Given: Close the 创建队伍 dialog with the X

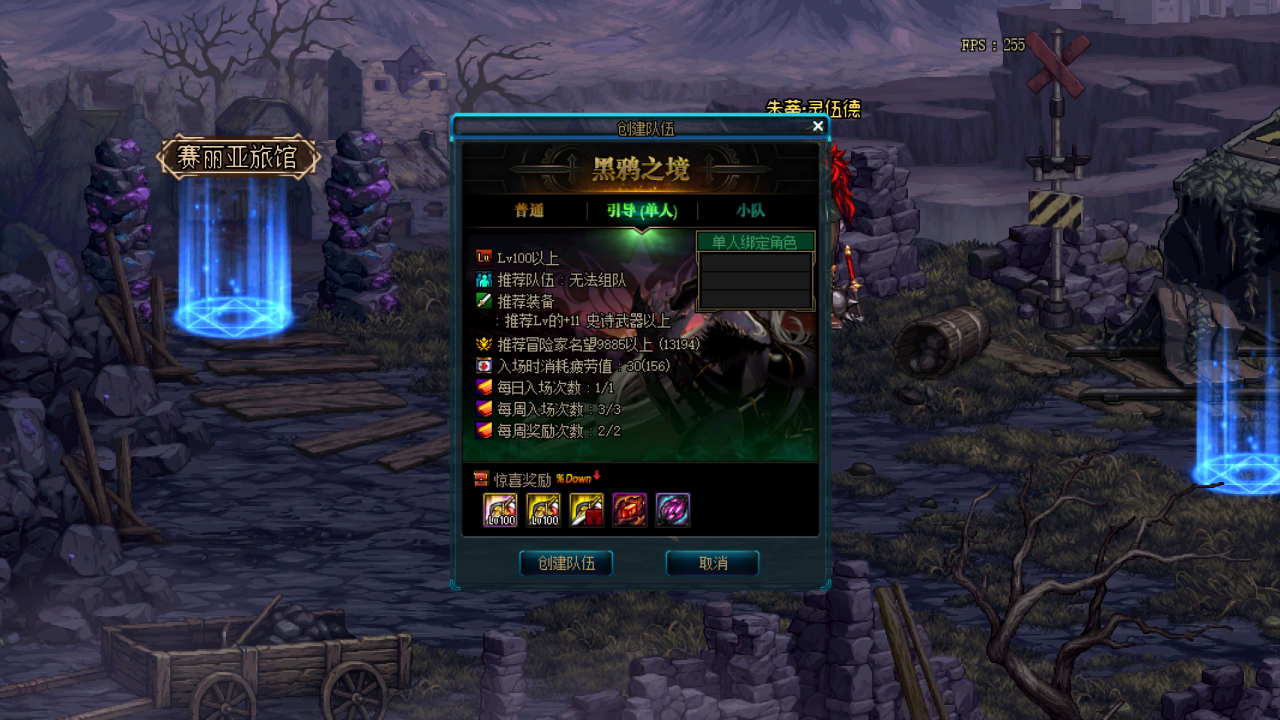Looking at the screenshot, I should 818,126.
